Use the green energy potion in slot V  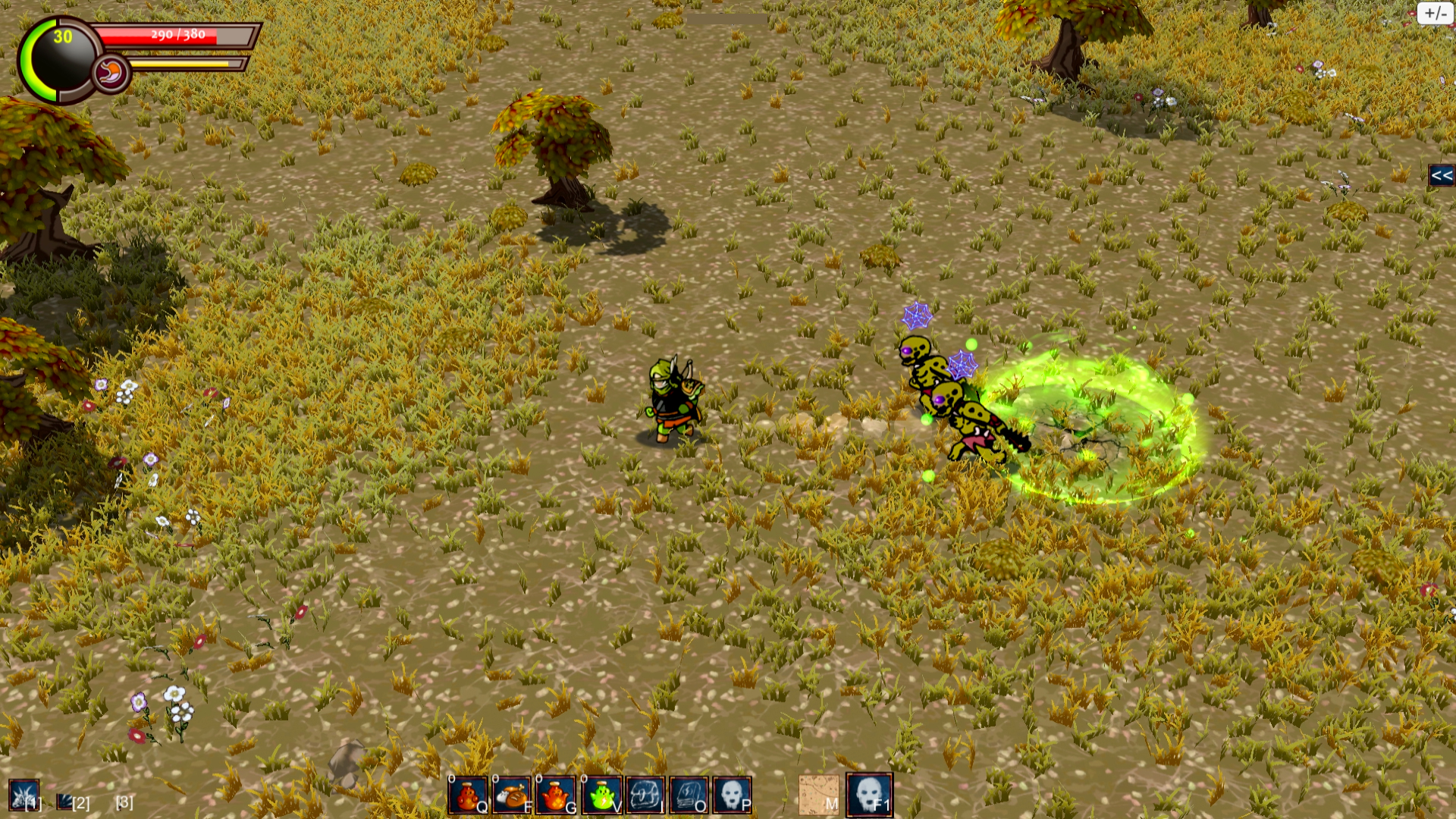point(603,794)
